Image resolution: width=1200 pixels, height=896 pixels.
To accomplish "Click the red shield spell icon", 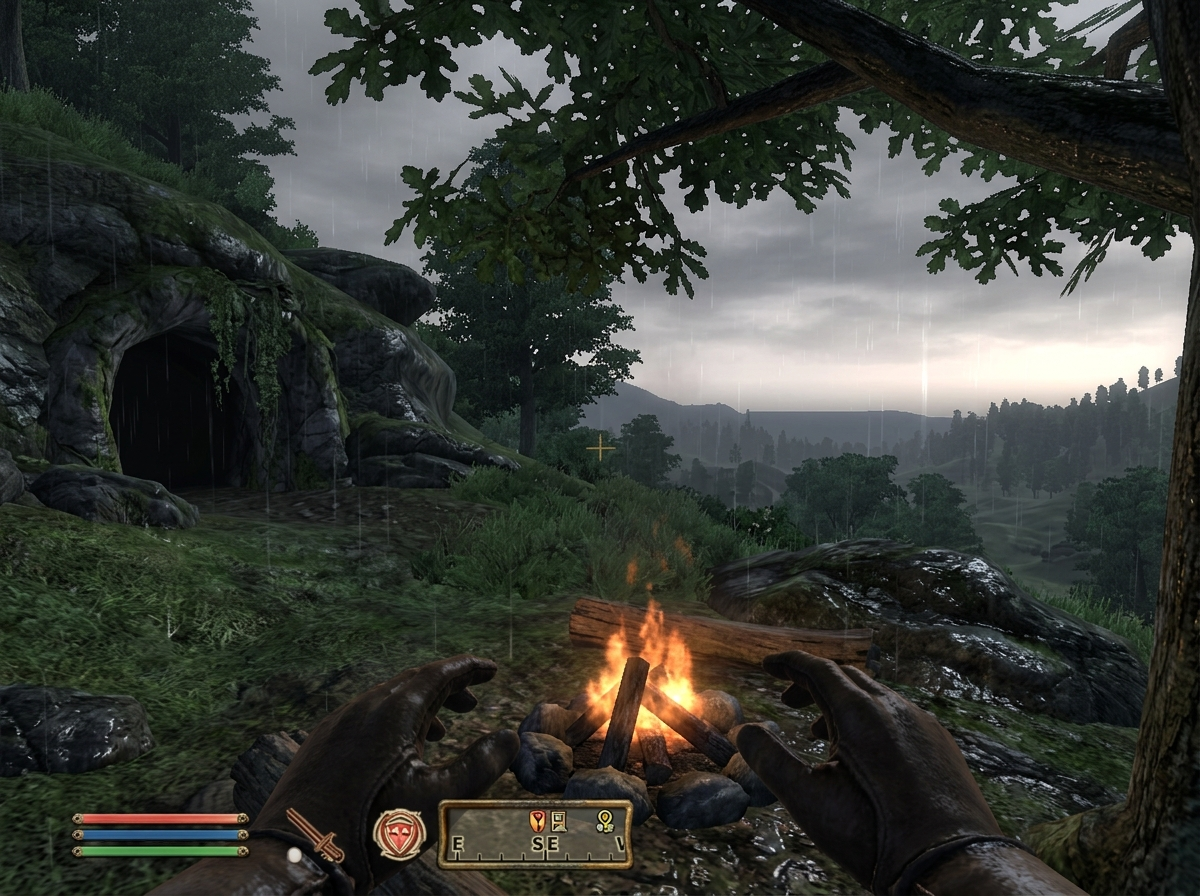I will point(399,833).
